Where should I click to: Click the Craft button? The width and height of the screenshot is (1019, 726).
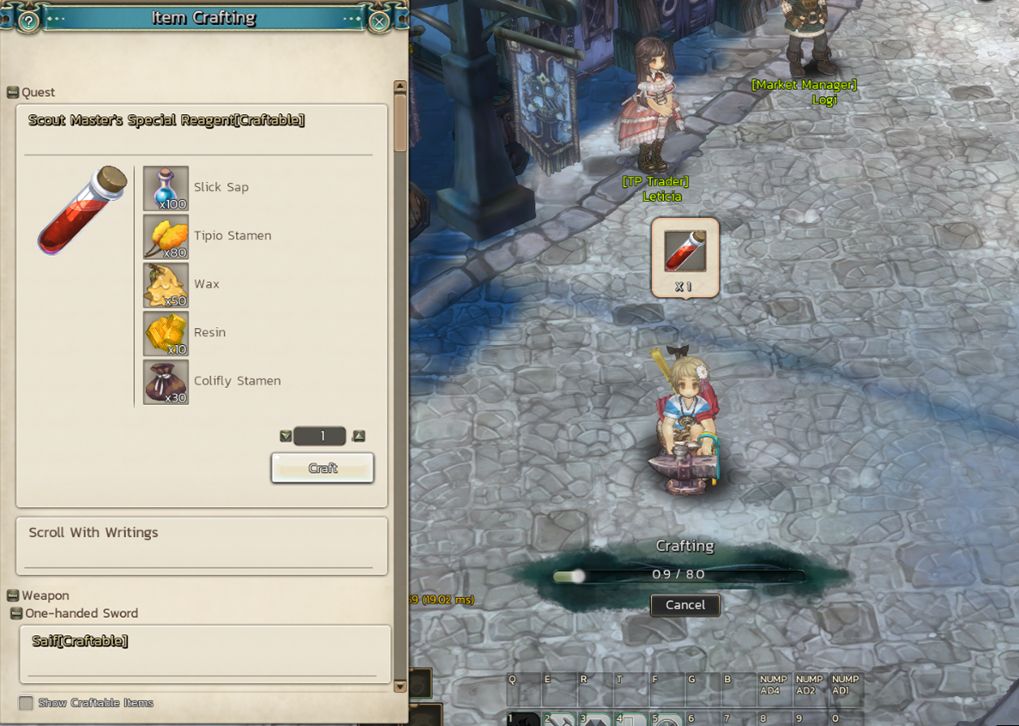pos(322,468)
